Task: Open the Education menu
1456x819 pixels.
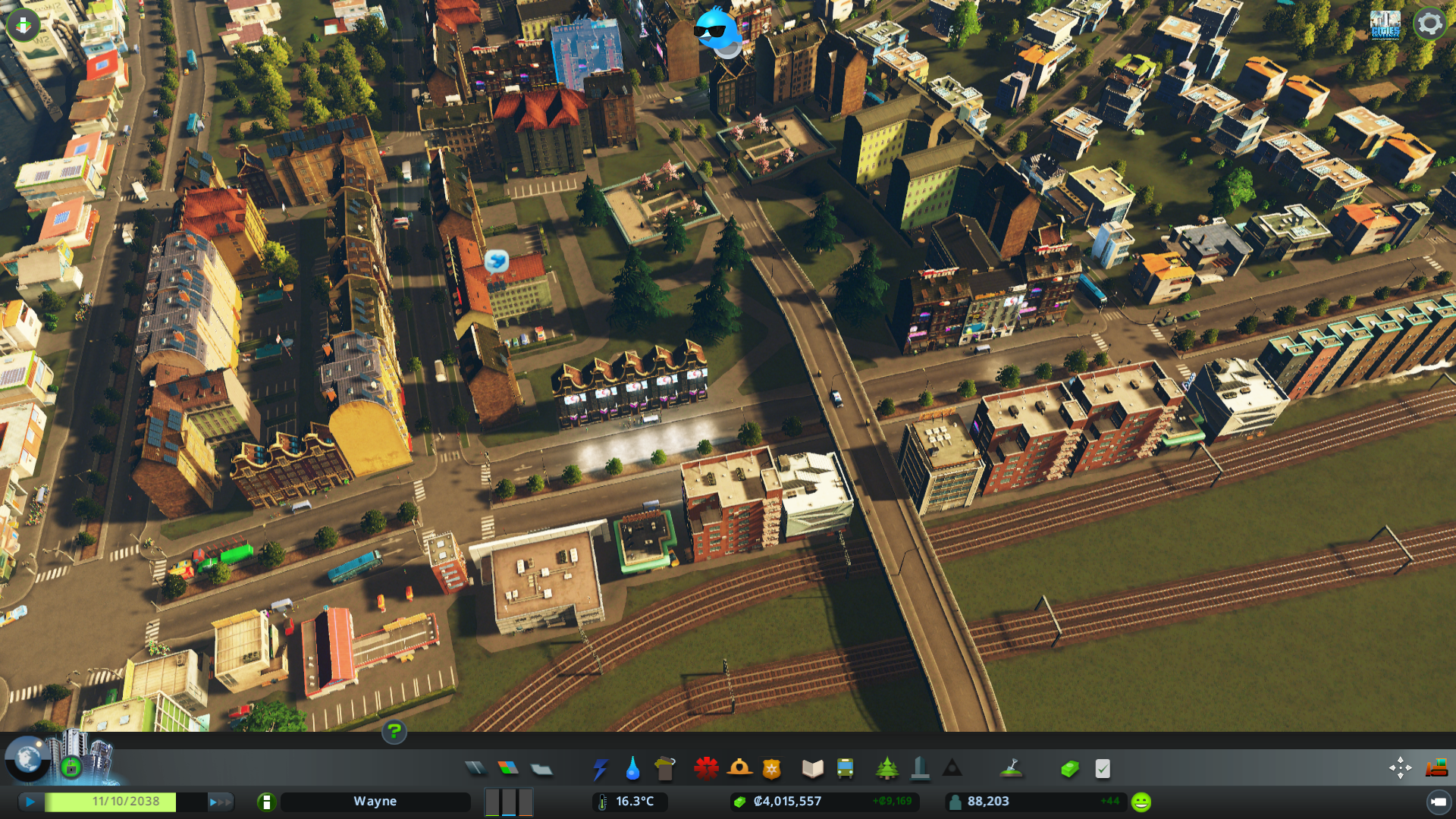Action: 812,768
